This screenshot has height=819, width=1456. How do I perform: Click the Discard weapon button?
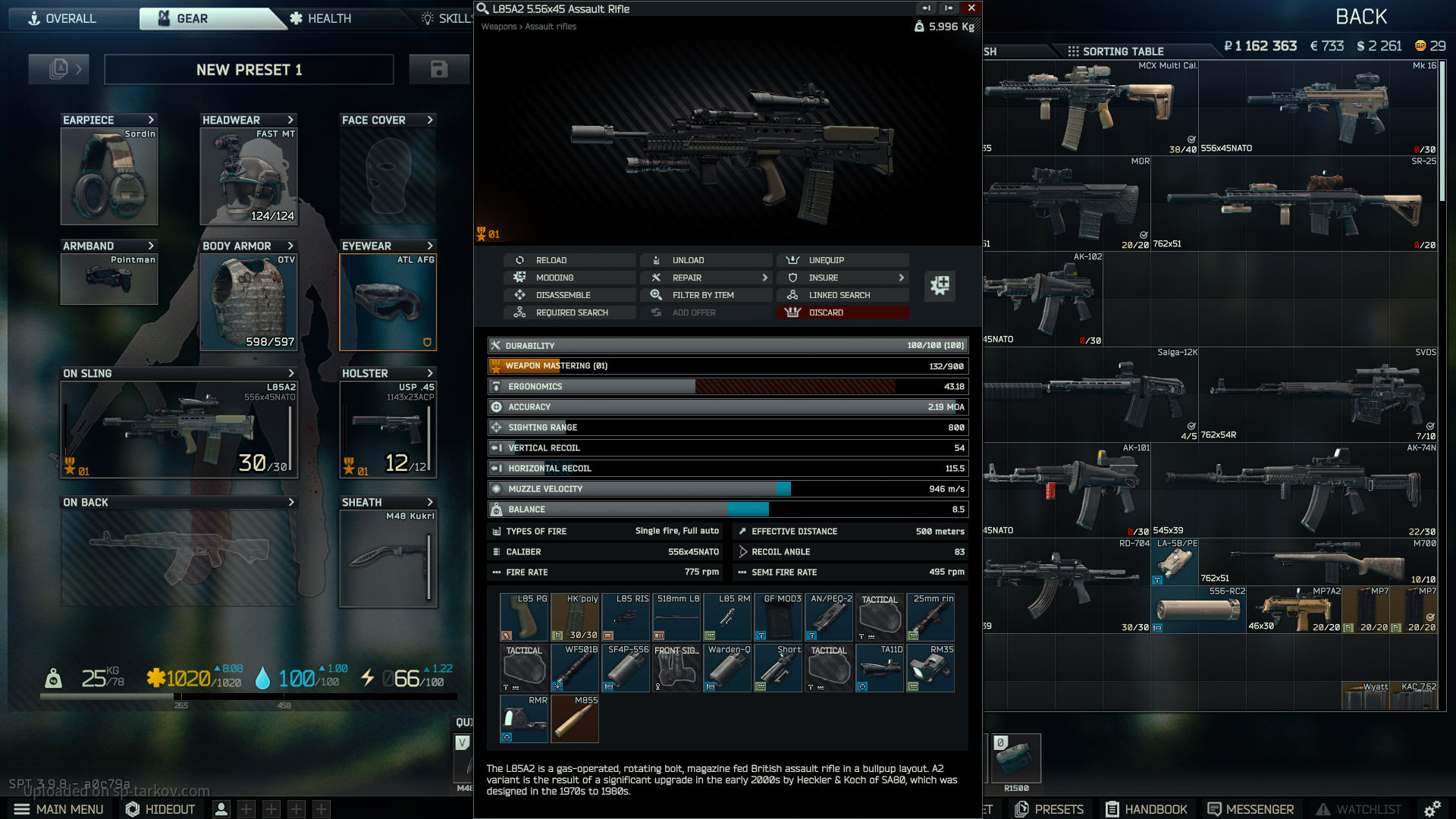pos(843,312)
